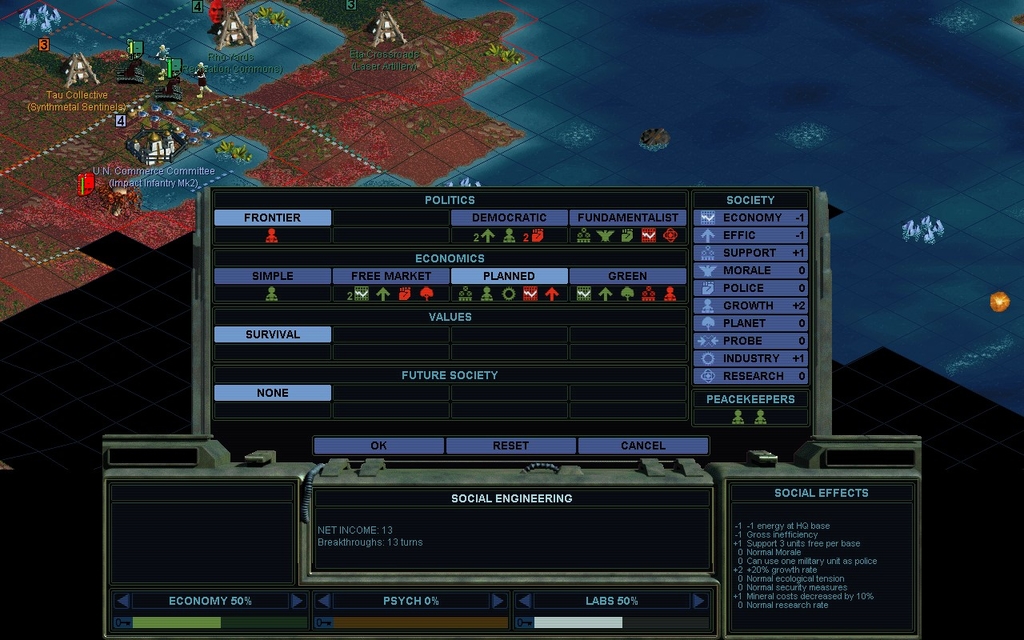Click the RESET button
1024x640 pixels.
pos(510,446)
